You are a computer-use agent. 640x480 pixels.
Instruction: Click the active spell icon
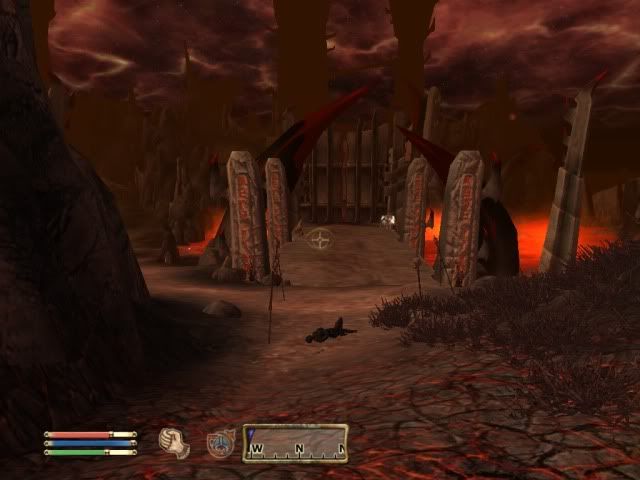219,442
